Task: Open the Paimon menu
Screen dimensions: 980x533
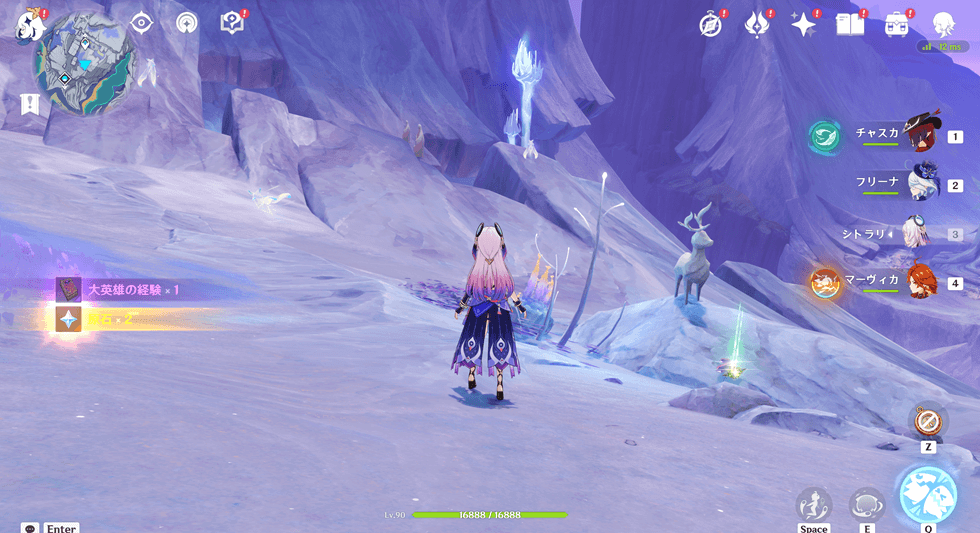Action: coord(27,24)
